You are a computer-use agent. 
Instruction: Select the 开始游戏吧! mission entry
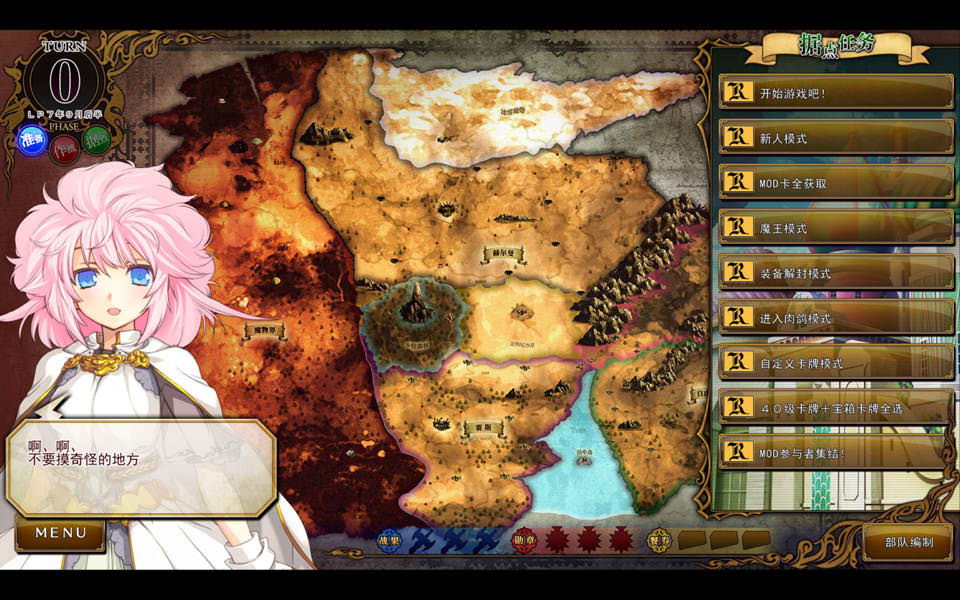(836, 93)
